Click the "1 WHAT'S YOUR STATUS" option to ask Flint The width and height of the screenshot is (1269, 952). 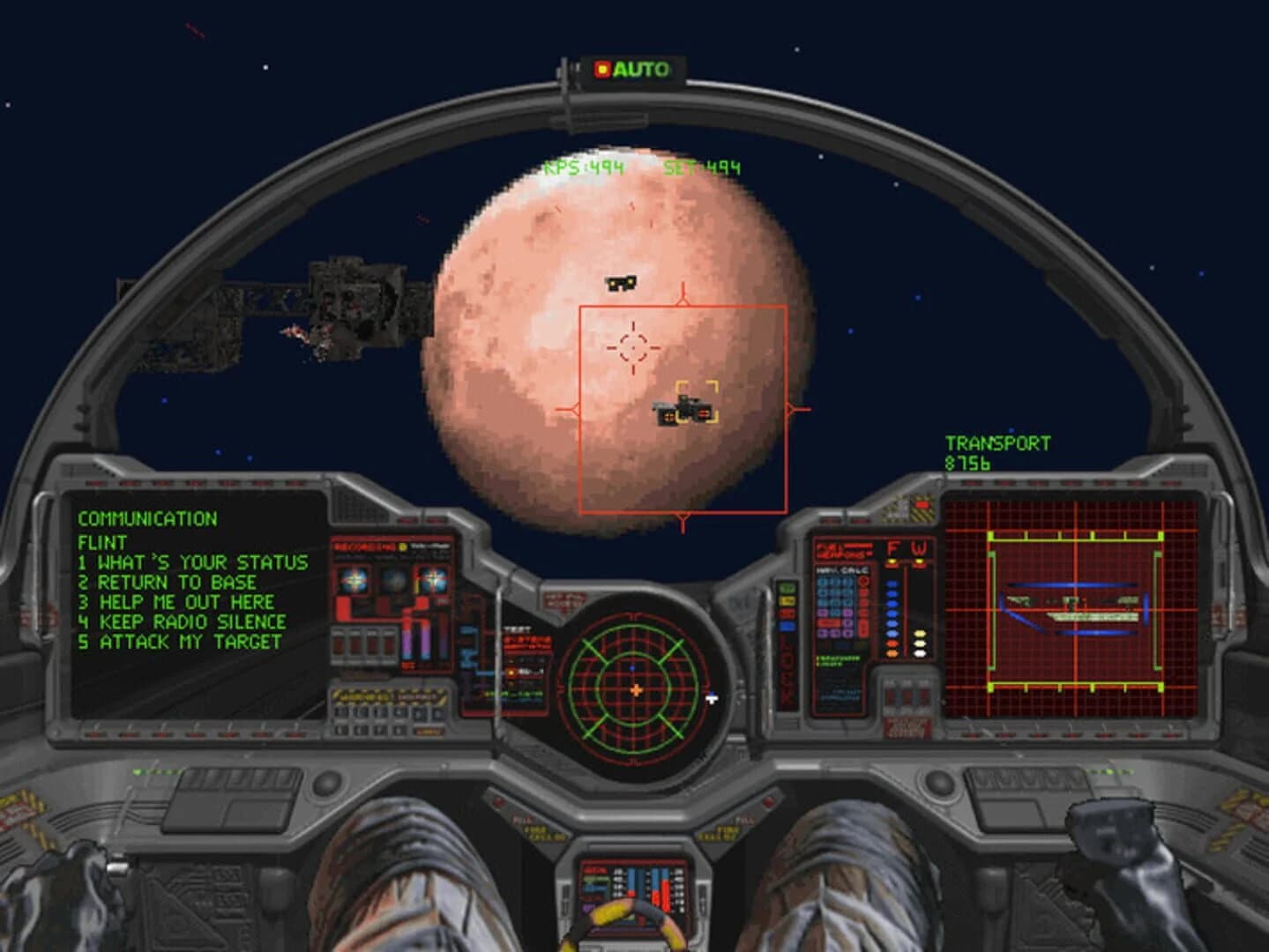[191, 562]
